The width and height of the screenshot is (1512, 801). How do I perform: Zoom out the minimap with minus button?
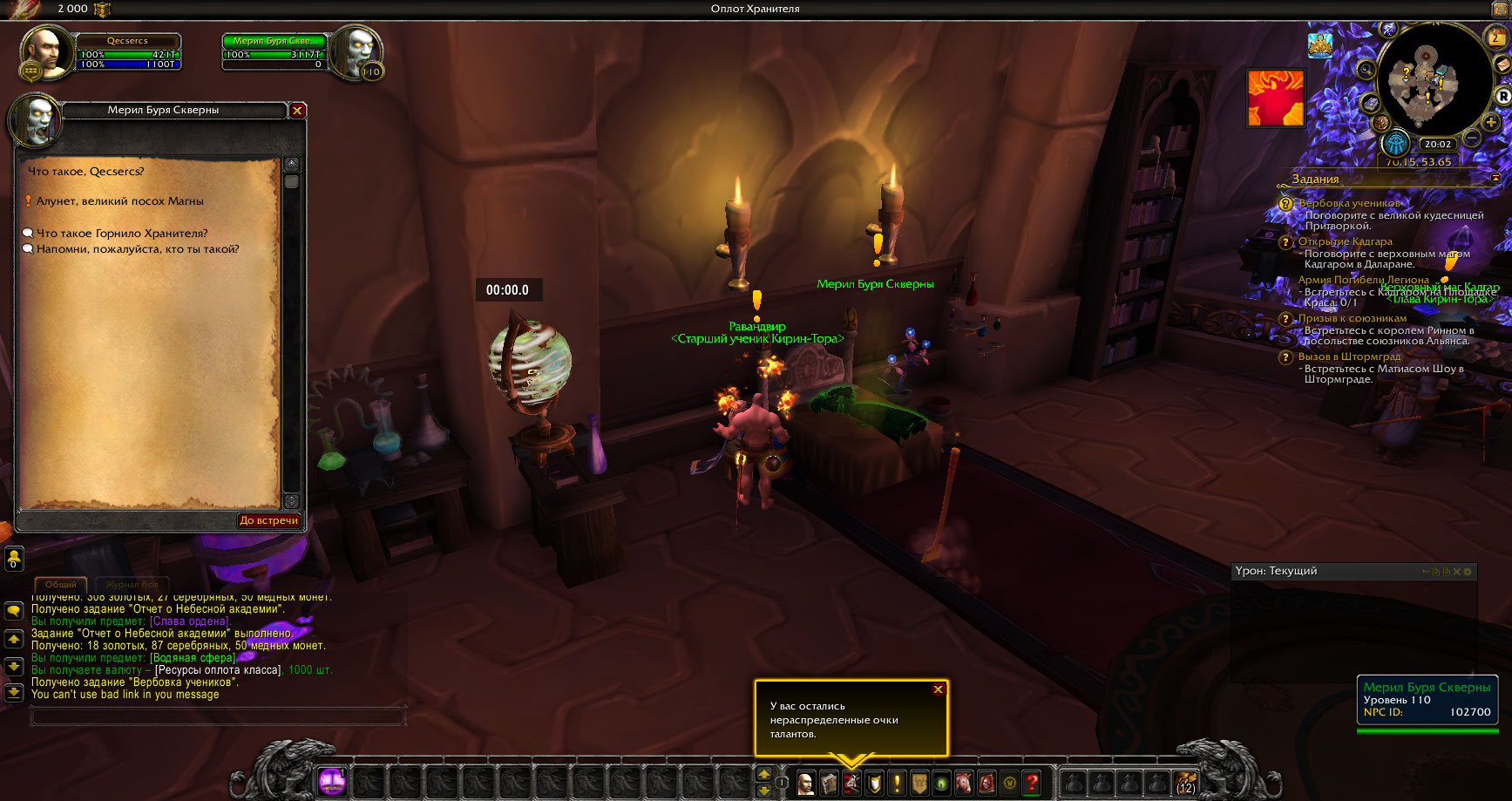click(x=1472, y=138)
